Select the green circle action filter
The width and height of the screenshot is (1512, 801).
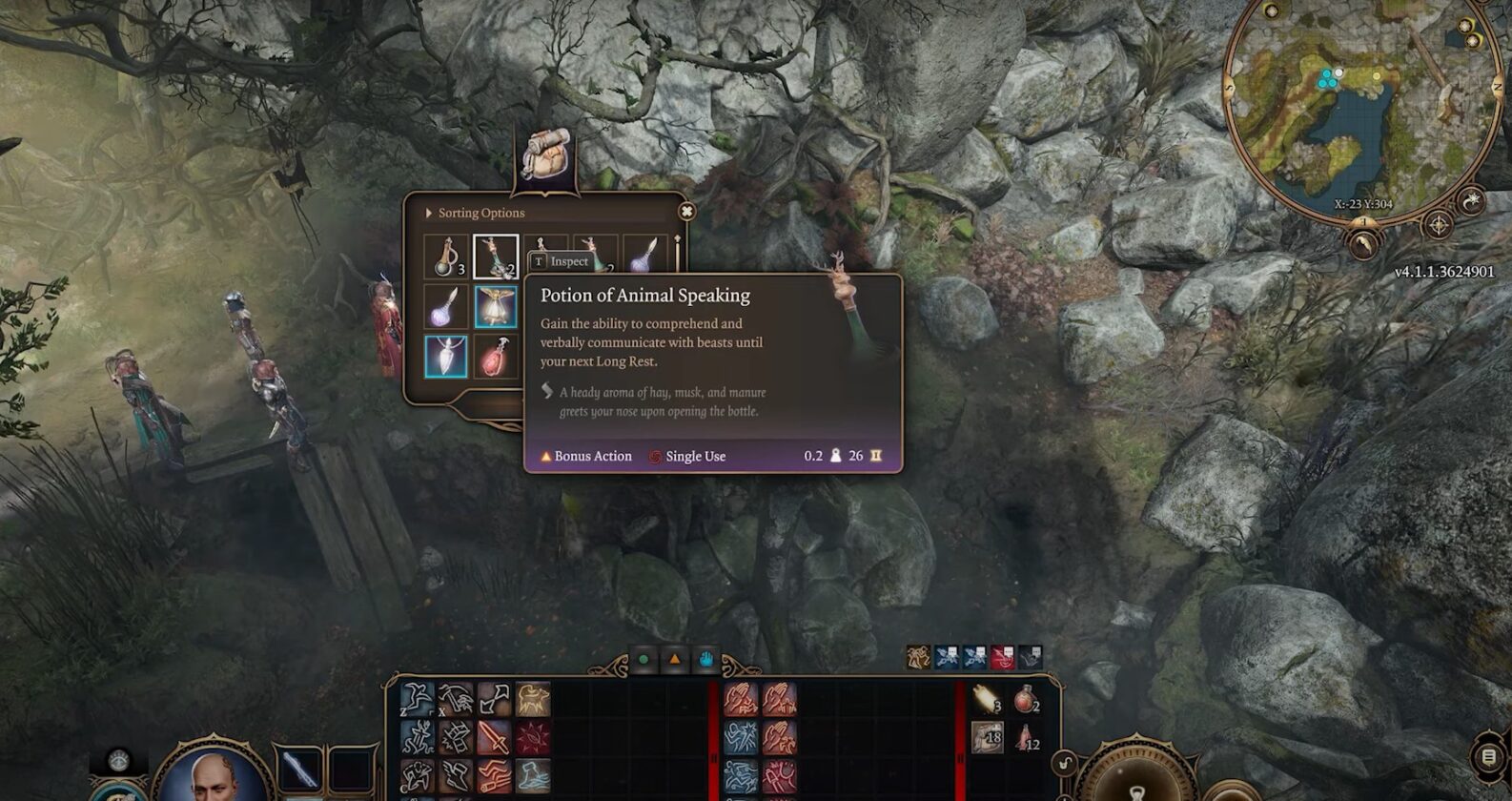(644, 659)
